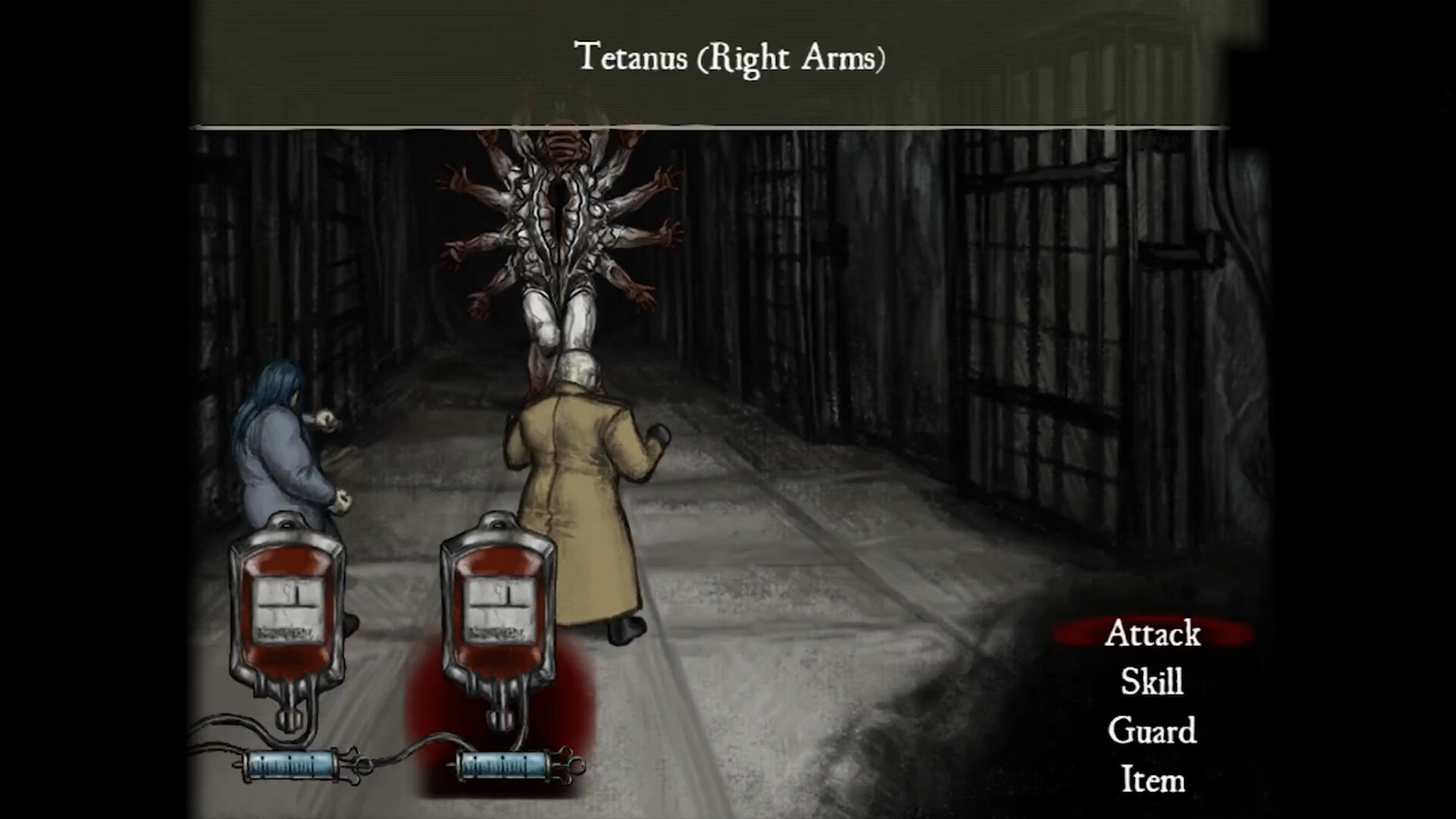Click the syringe attached to the right blood bag
The width and height of the screenshot is (1456, 819).
click(x=504, y=766)
